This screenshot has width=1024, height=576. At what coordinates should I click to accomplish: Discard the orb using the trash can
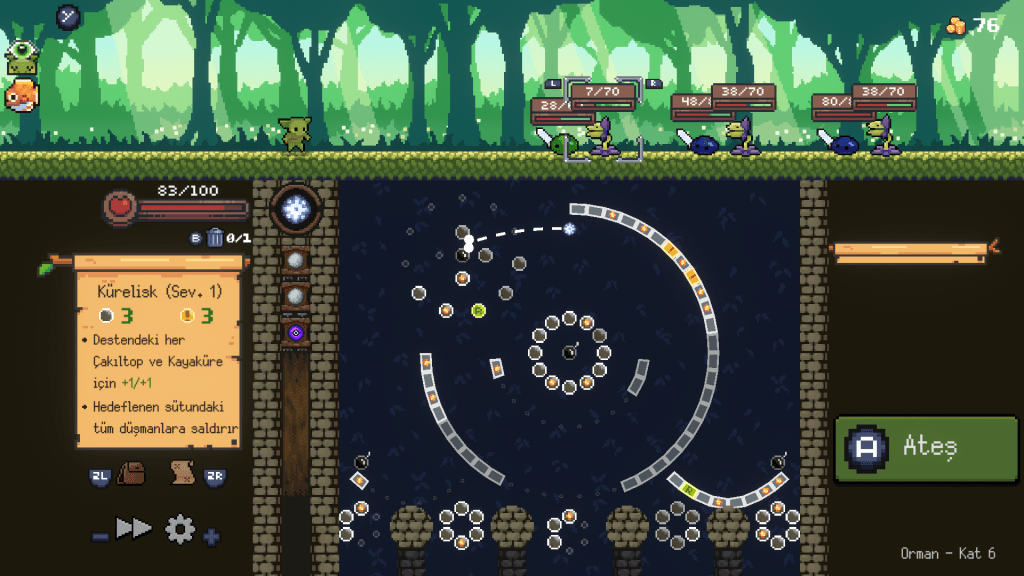pos(215,238)
